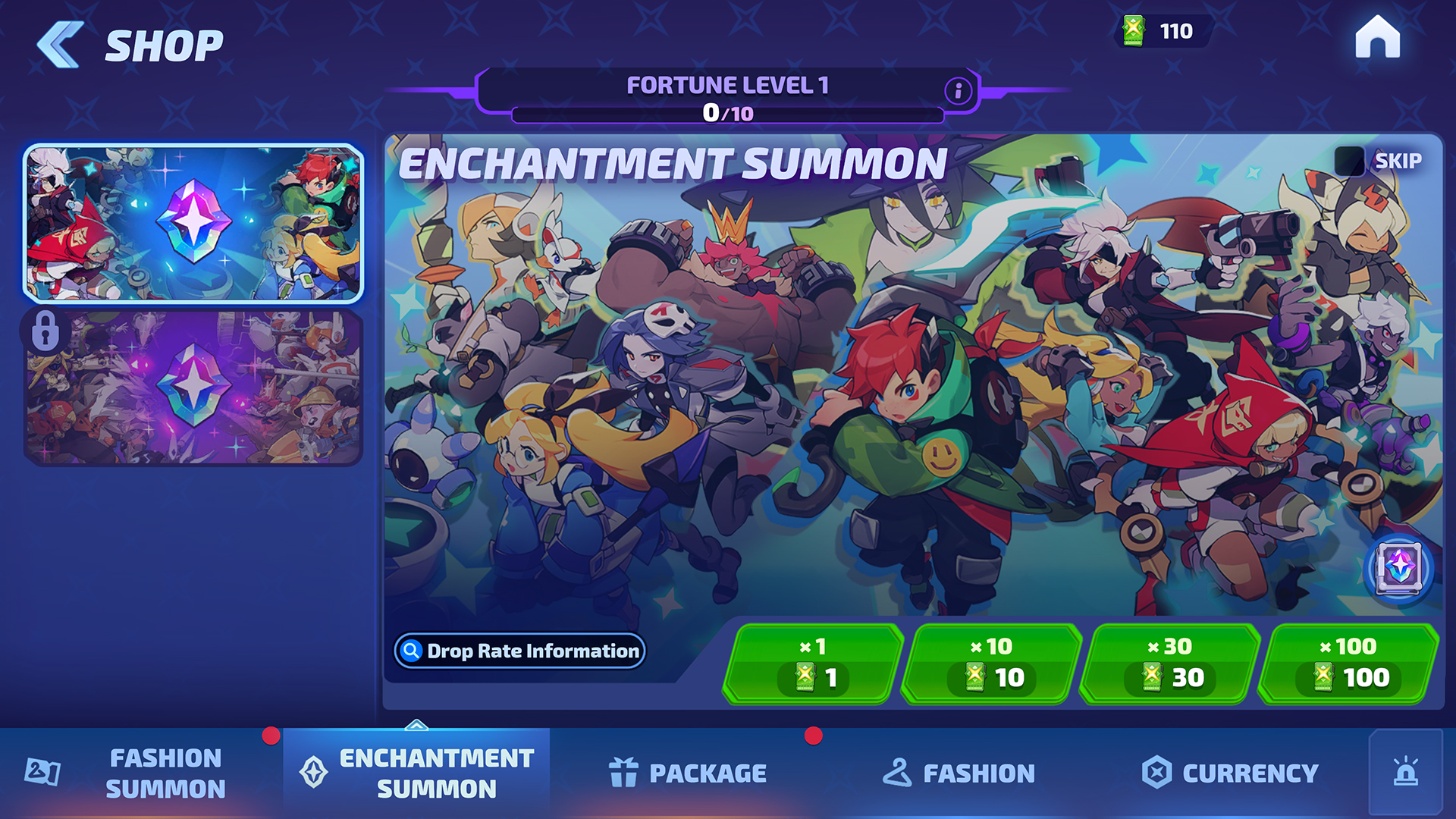Click the Drop Rate Information button
The width and height of the screenshot is (1456, 819).
tap(519, 651)
